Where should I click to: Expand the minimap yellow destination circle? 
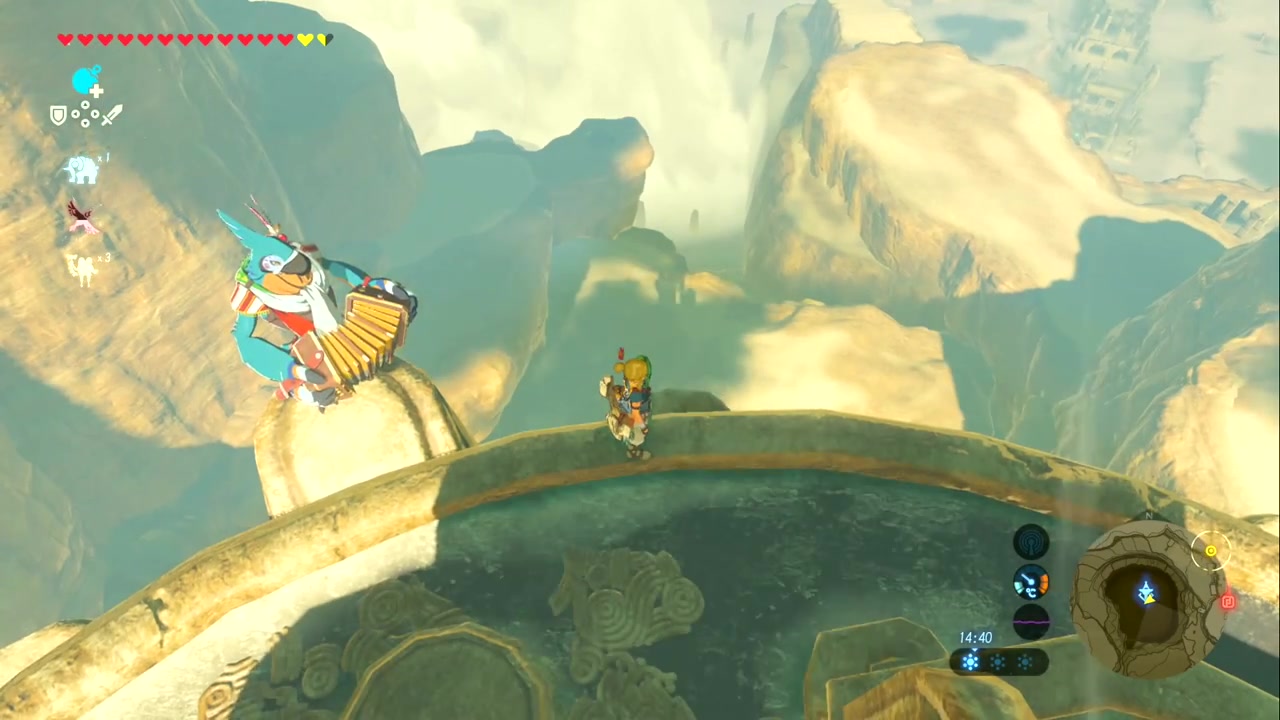[x=1211, y=551]
